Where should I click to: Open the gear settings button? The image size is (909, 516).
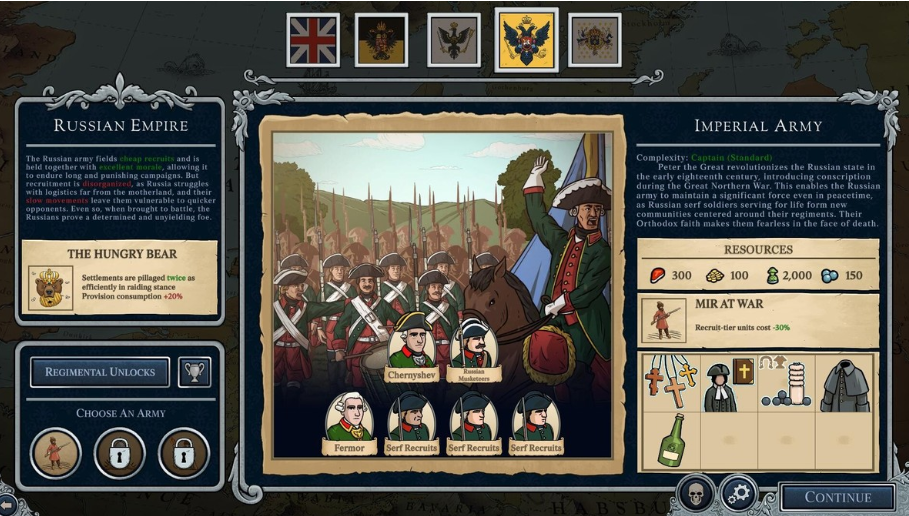pos(738,493)
